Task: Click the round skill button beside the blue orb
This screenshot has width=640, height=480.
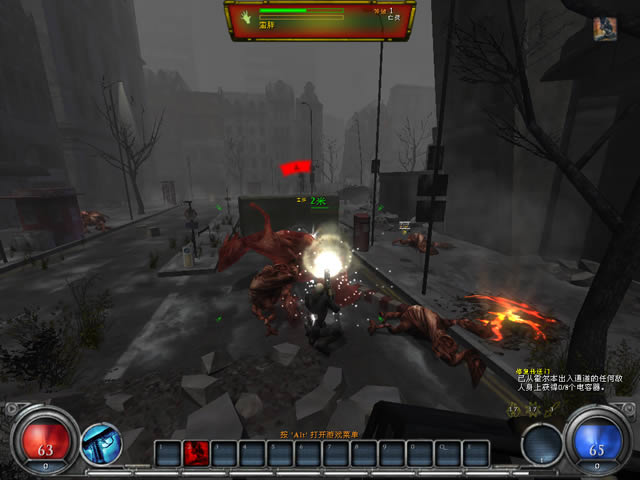Action: point(541,444)
